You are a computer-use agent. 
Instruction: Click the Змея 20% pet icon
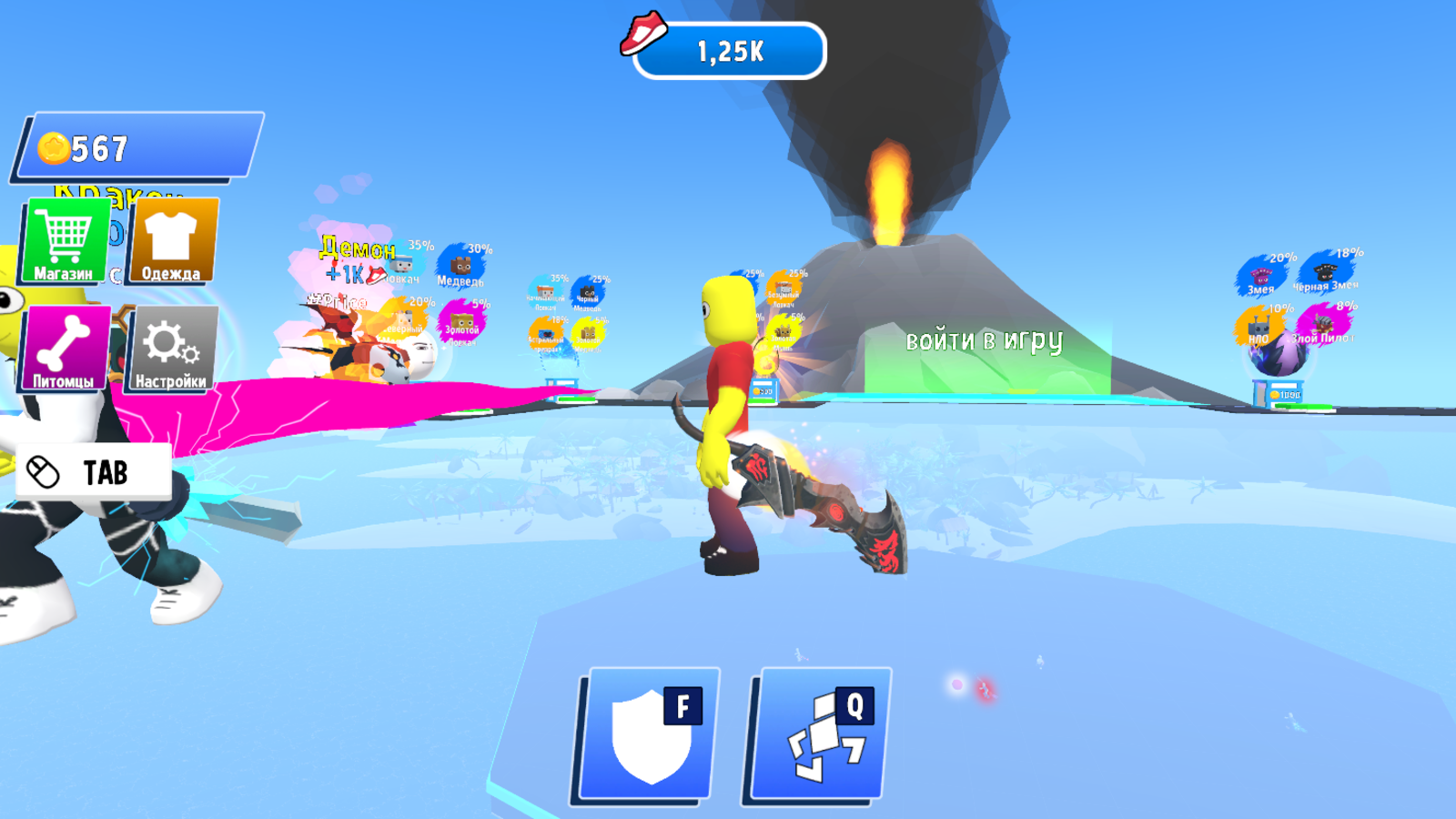click(x=1259, y=277)
